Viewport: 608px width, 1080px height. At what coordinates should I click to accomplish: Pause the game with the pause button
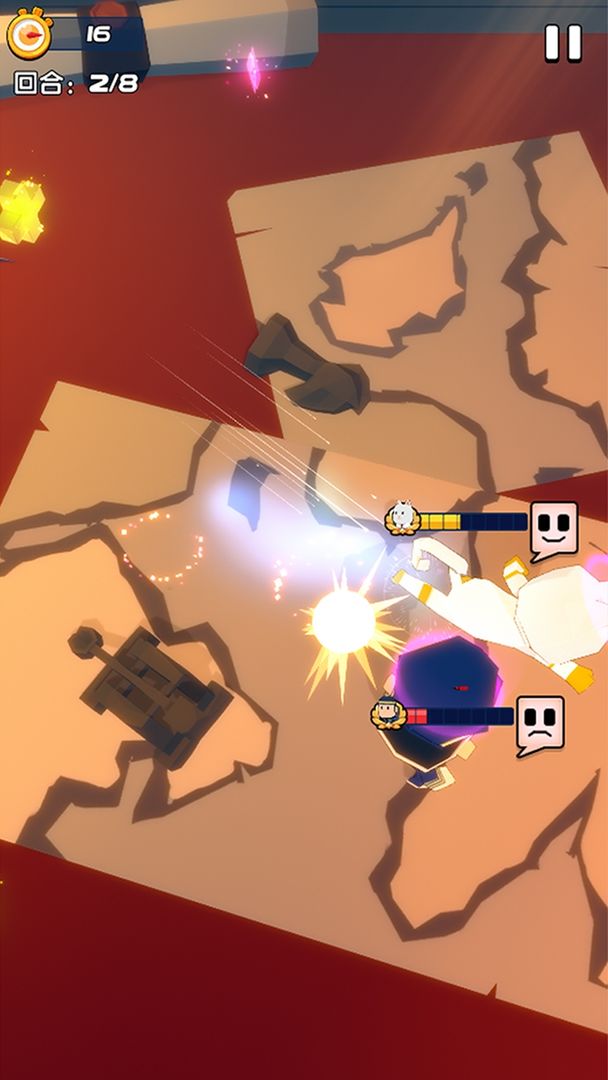[x=562, y=43]
